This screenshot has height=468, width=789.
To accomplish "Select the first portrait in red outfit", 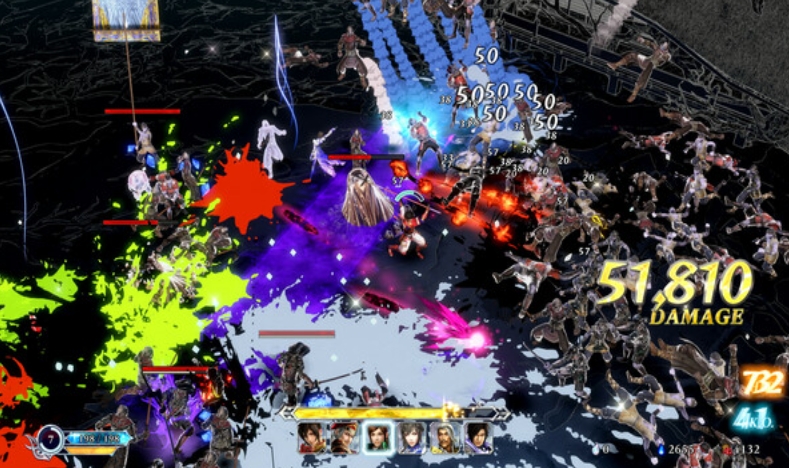I will (x=313, y=438).
